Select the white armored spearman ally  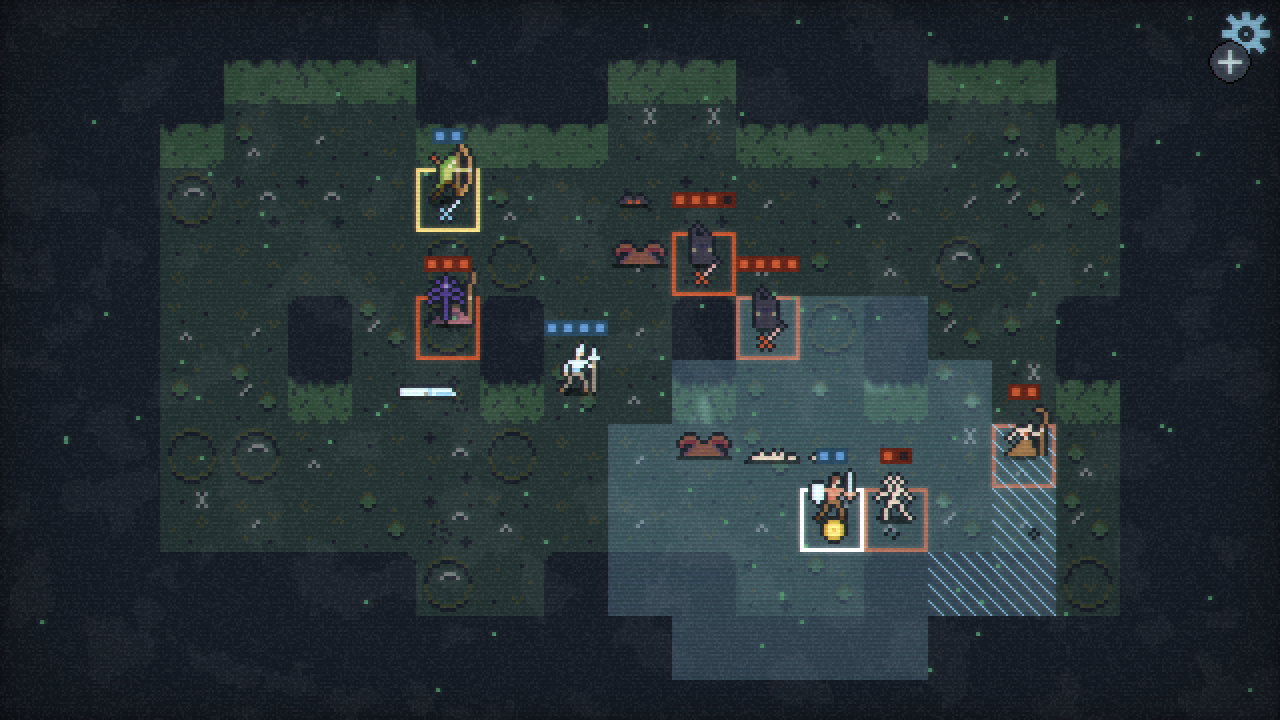pyautogui.click(x=578, y=370)
